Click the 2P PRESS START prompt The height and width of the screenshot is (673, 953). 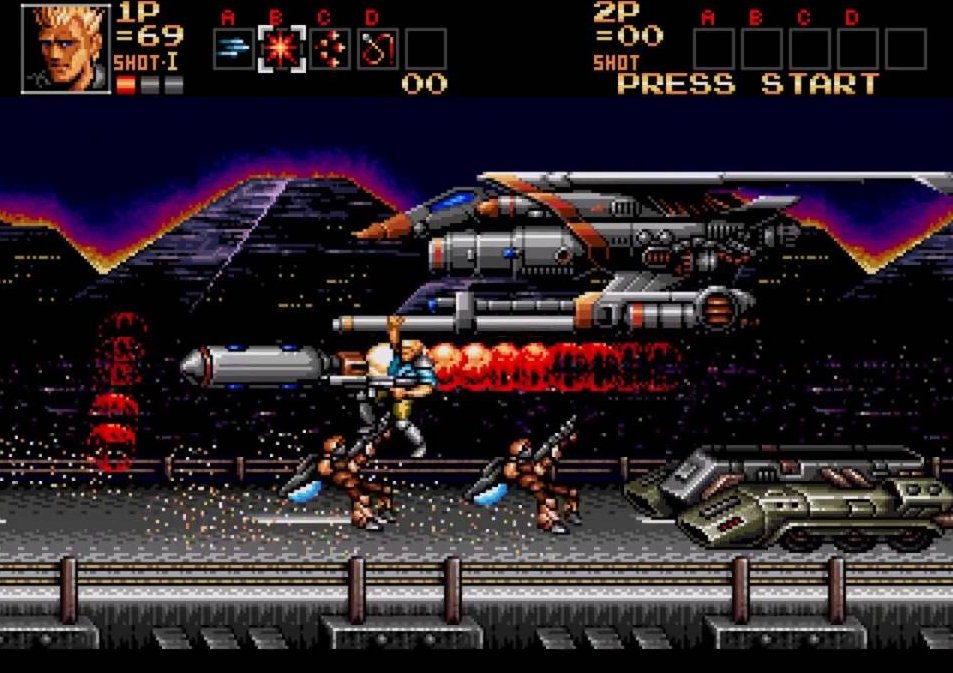click(747, 84)
